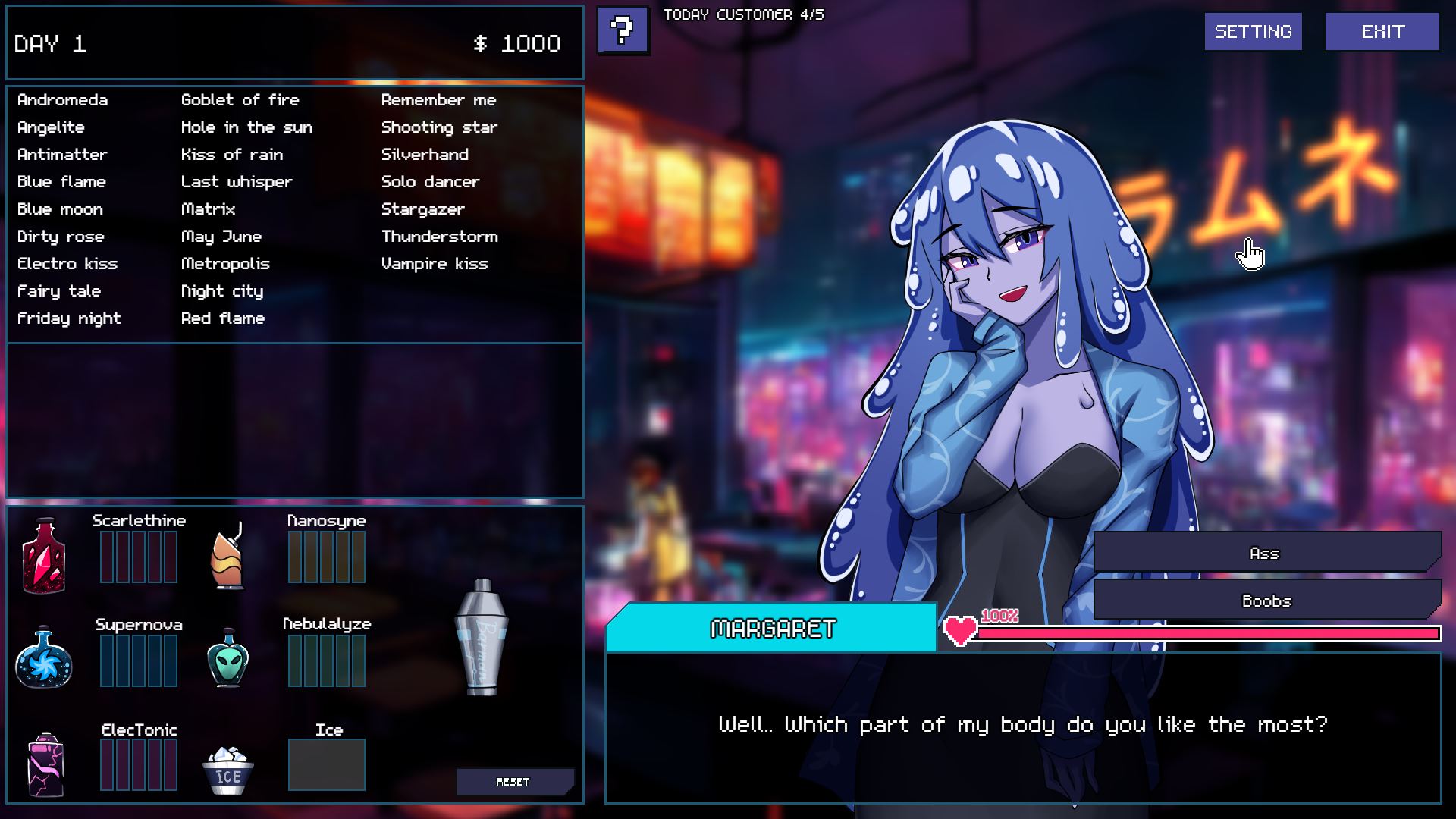Screen dimensions: 1456x819
Task: Click the cocktail shaker
Action: tap(482, 637)
